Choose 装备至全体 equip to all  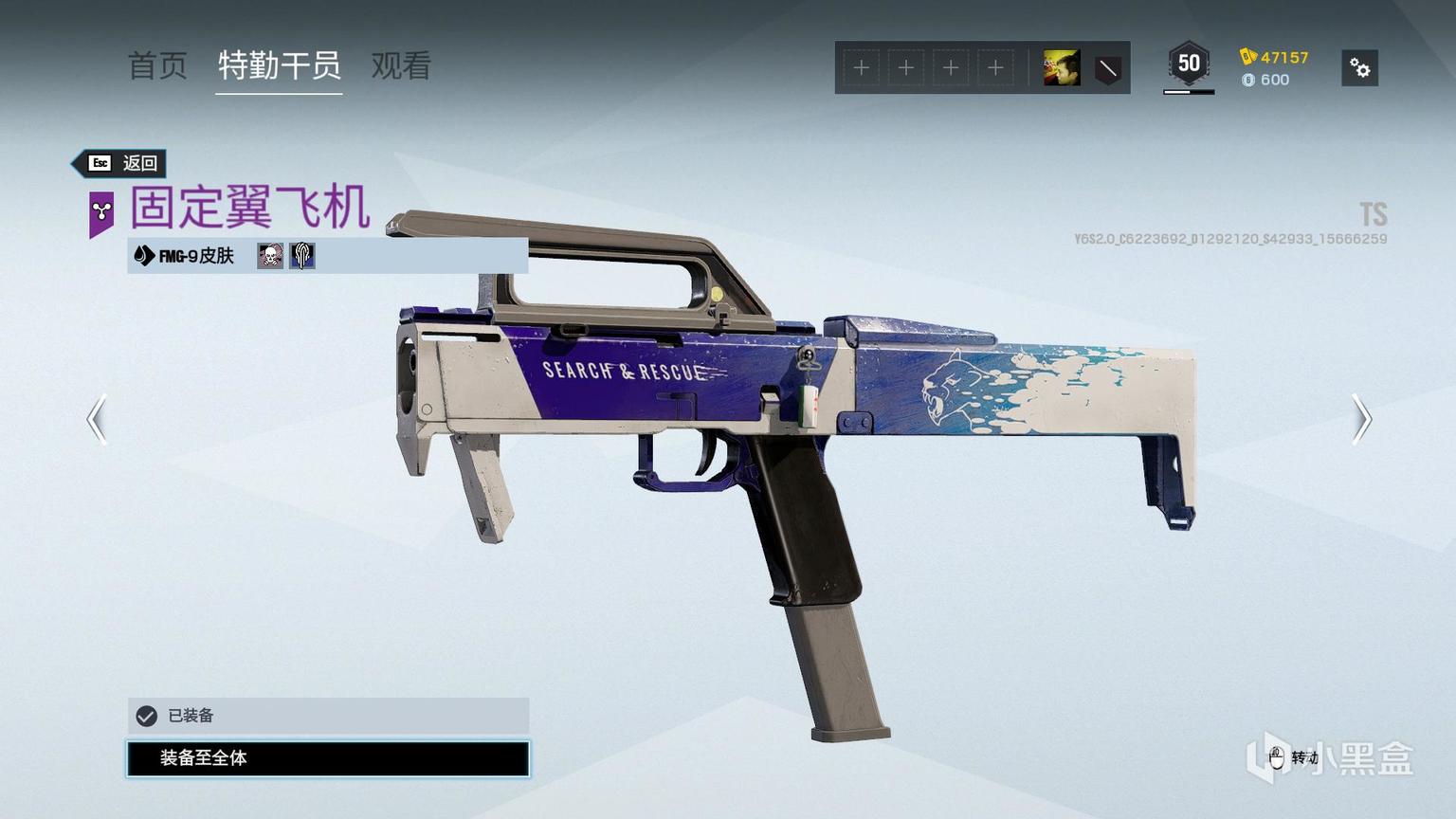coord(328,758)
